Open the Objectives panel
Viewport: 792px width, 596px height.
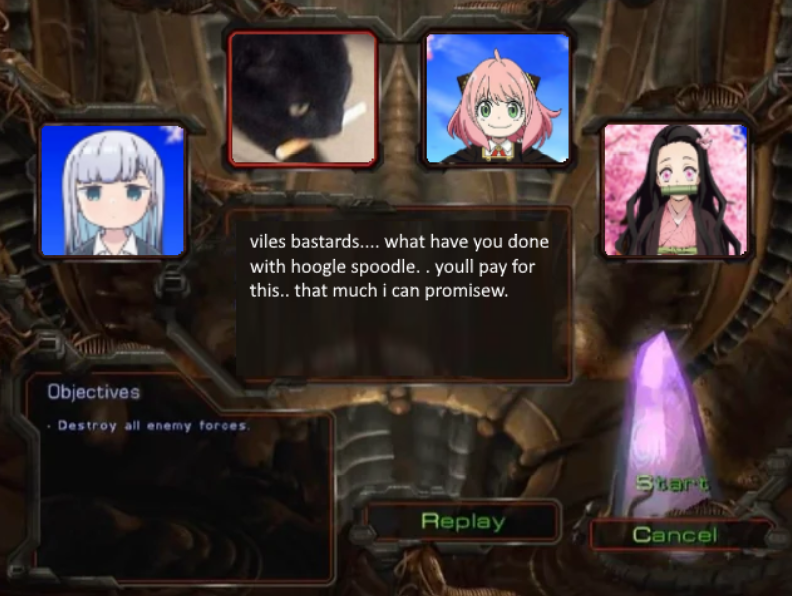(94, 392)
